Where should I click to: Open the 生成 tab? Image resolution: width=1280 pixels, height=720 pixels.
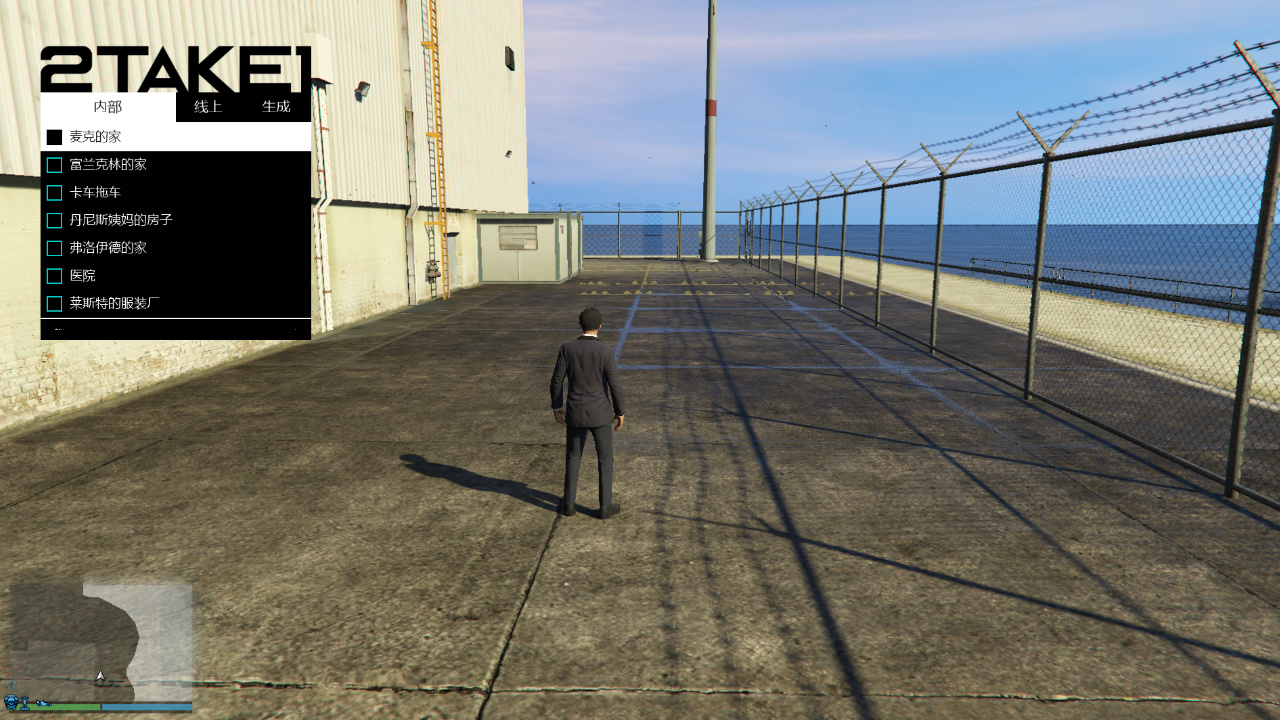coord(277,106)
